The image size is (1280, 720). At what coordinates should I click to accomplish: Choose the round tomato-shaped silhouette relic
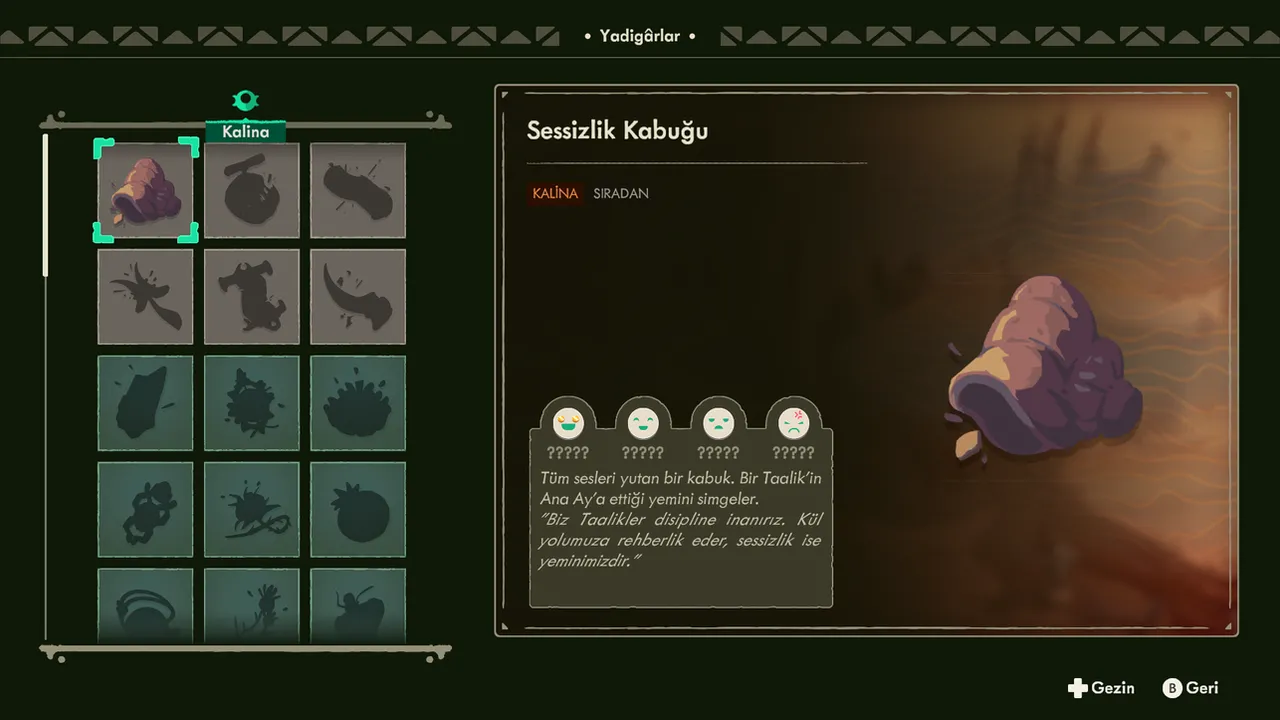tap(357, 509)
